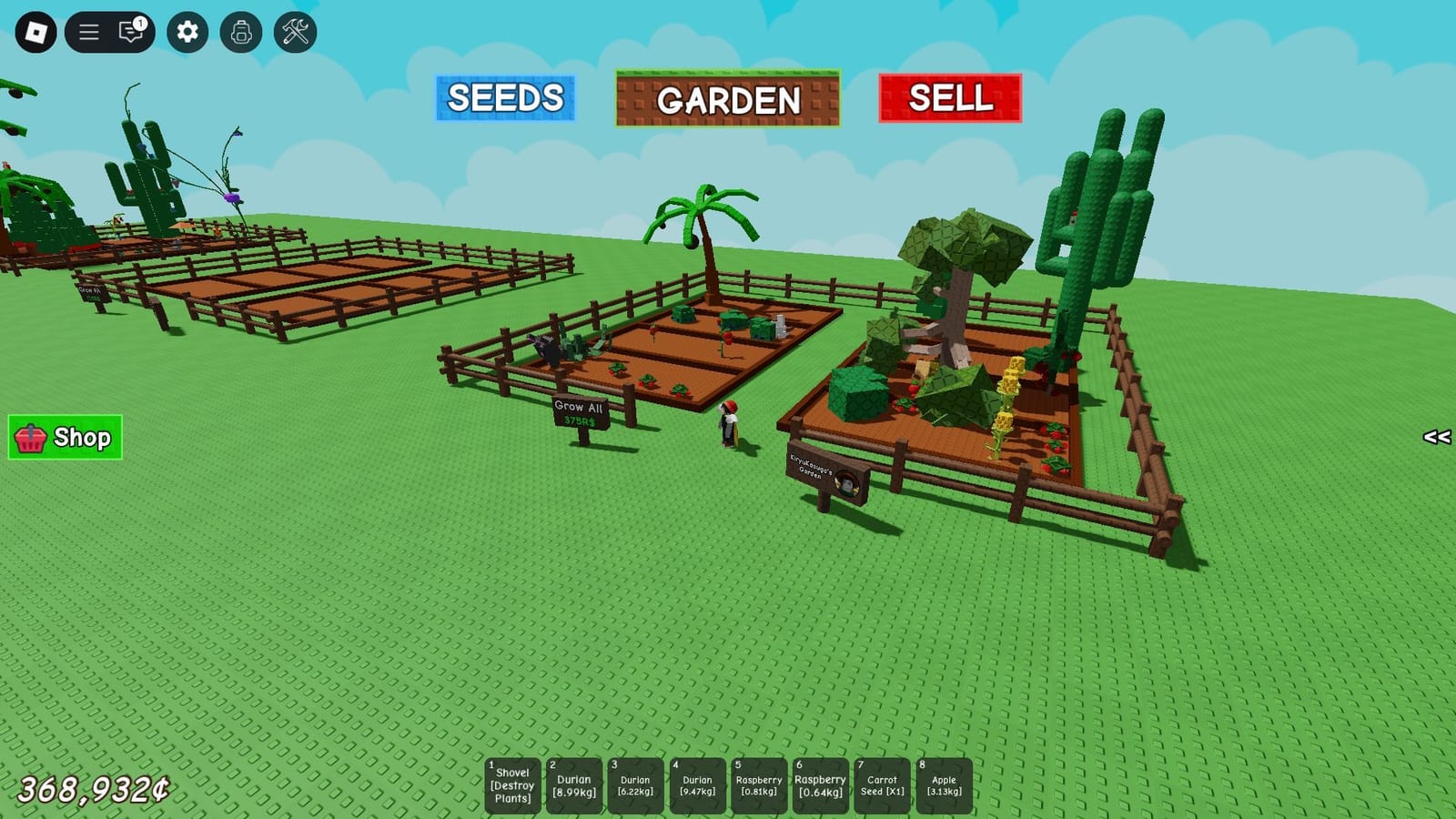
Task: Open the left garden's Grow All sign
Action: pyautogui.click(x=88, y=293)
